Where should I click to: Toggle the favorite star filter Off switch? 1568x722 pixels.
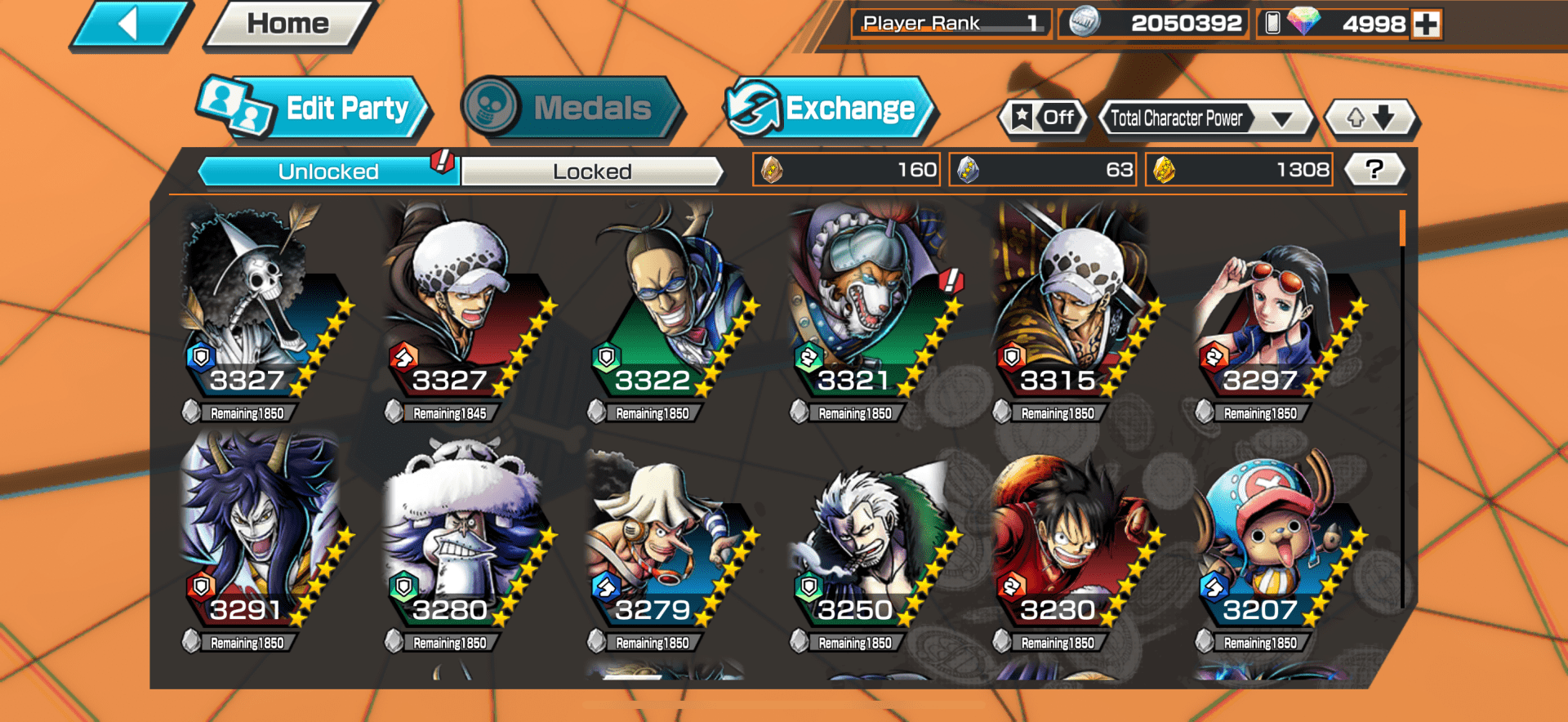pos(1043,118)
